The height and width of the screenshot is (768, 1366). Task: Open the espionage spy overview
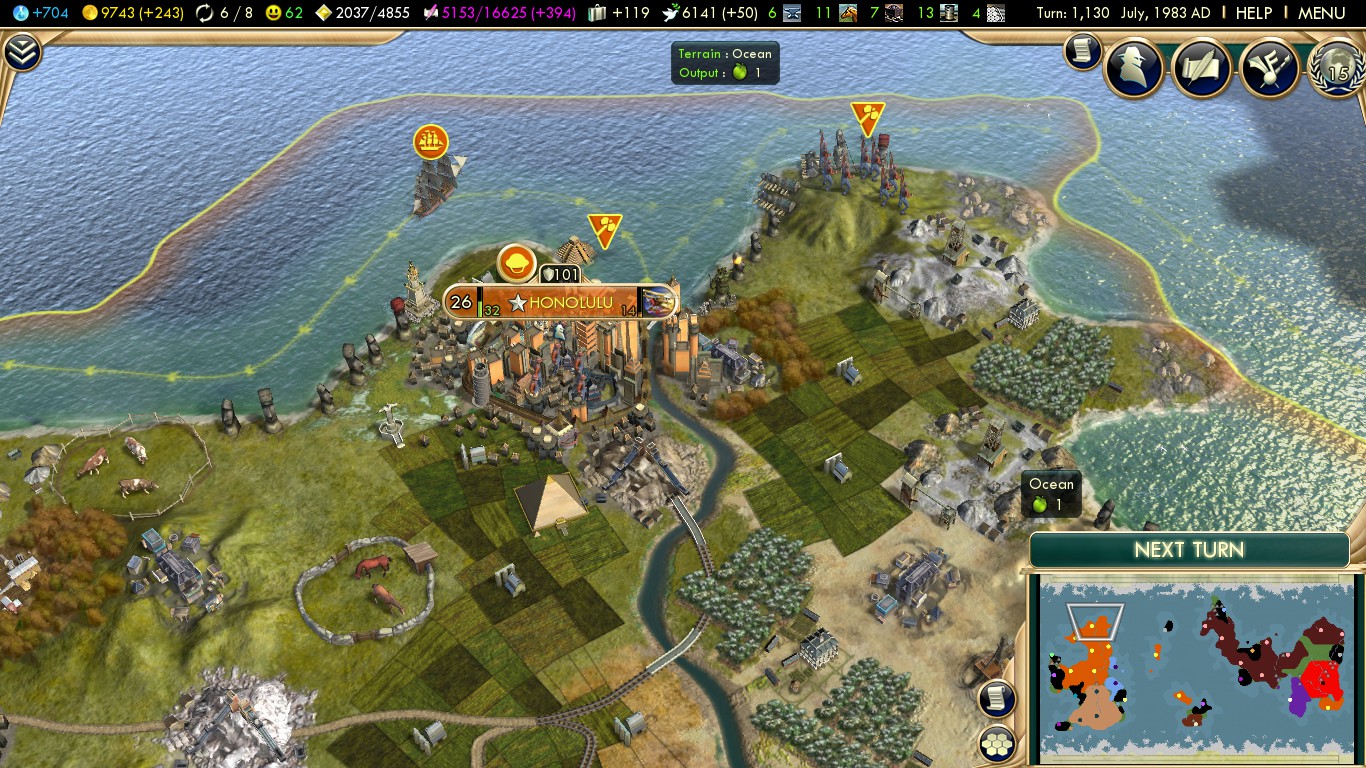coord(1134,67)
